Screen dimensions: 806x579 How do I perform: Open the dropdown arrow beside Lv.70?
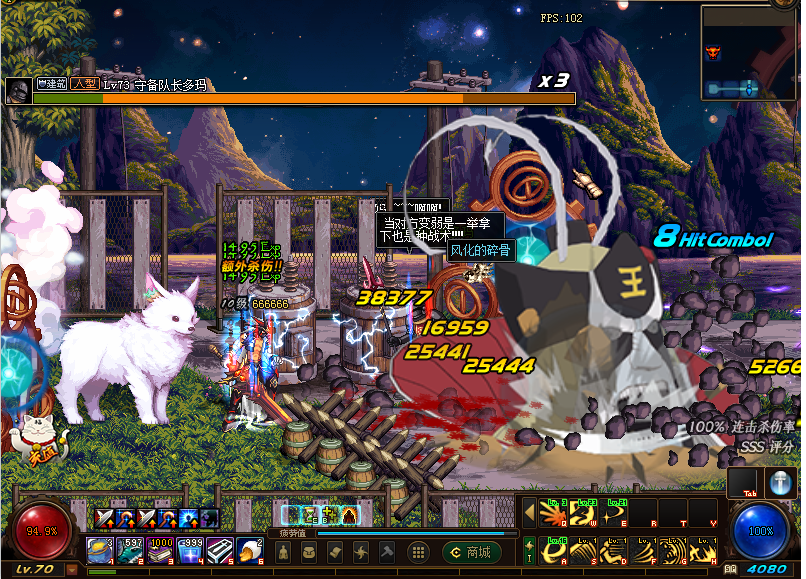[71, 570]
